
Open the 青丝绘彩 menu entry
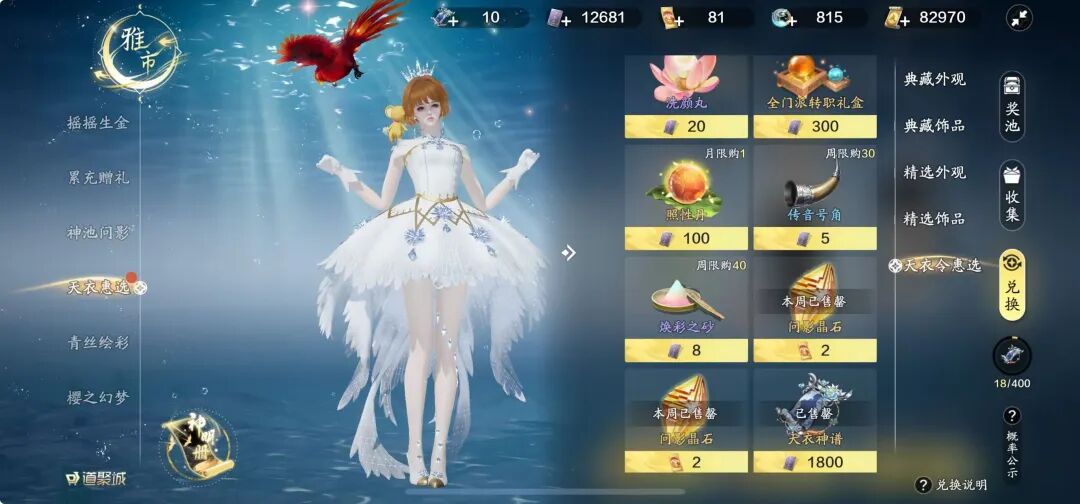tap(98, 342)
